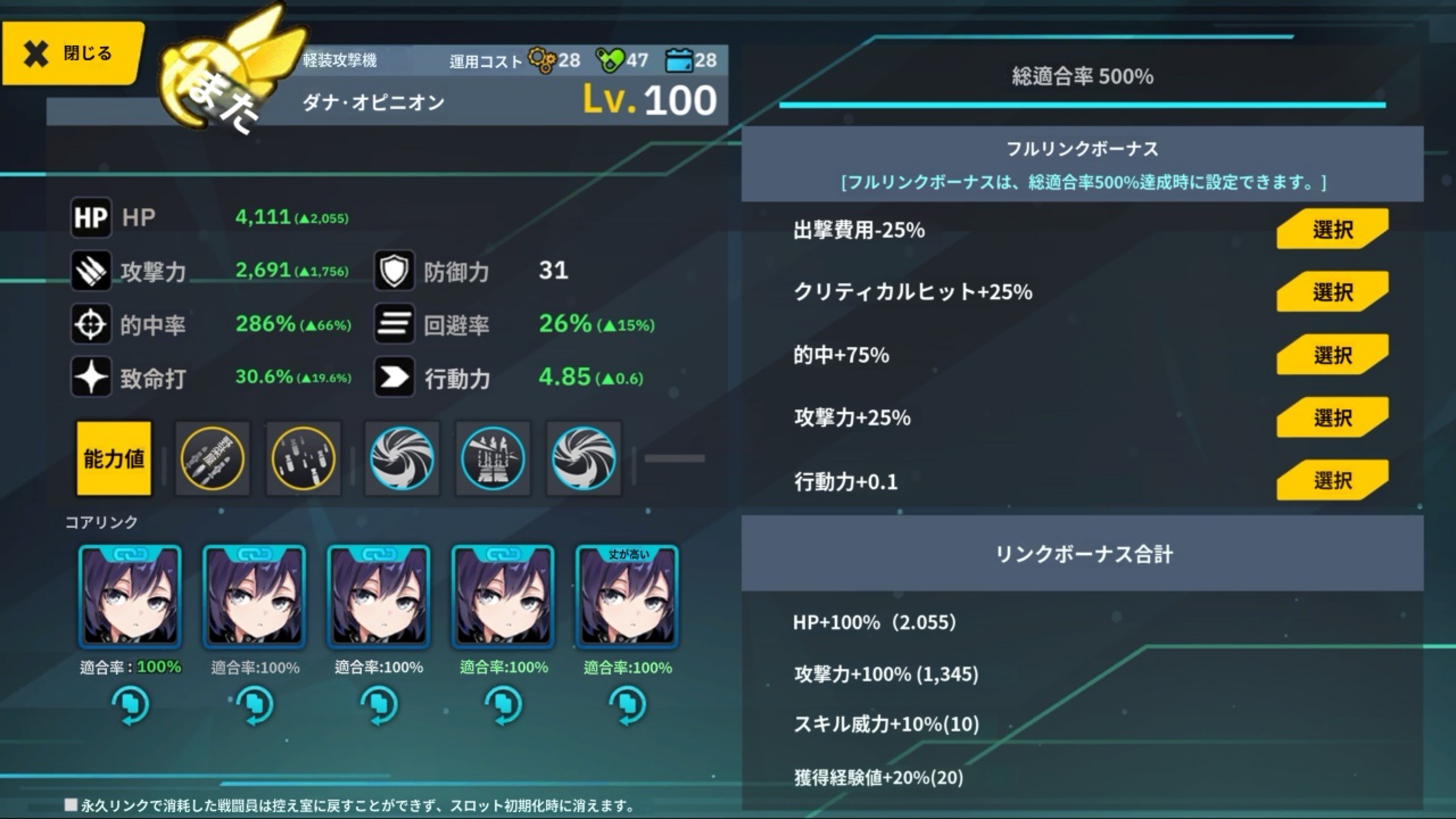
Task: Open the gold-ringed missile skill icon
Action: [212, 458]
